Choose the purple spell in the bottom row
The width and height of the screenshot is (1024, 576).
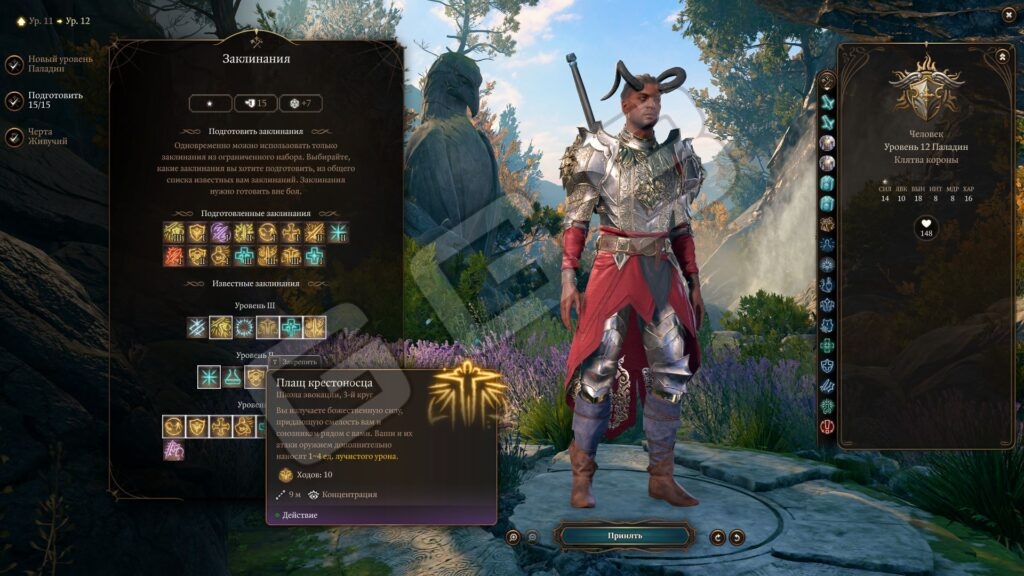point(174,450)
